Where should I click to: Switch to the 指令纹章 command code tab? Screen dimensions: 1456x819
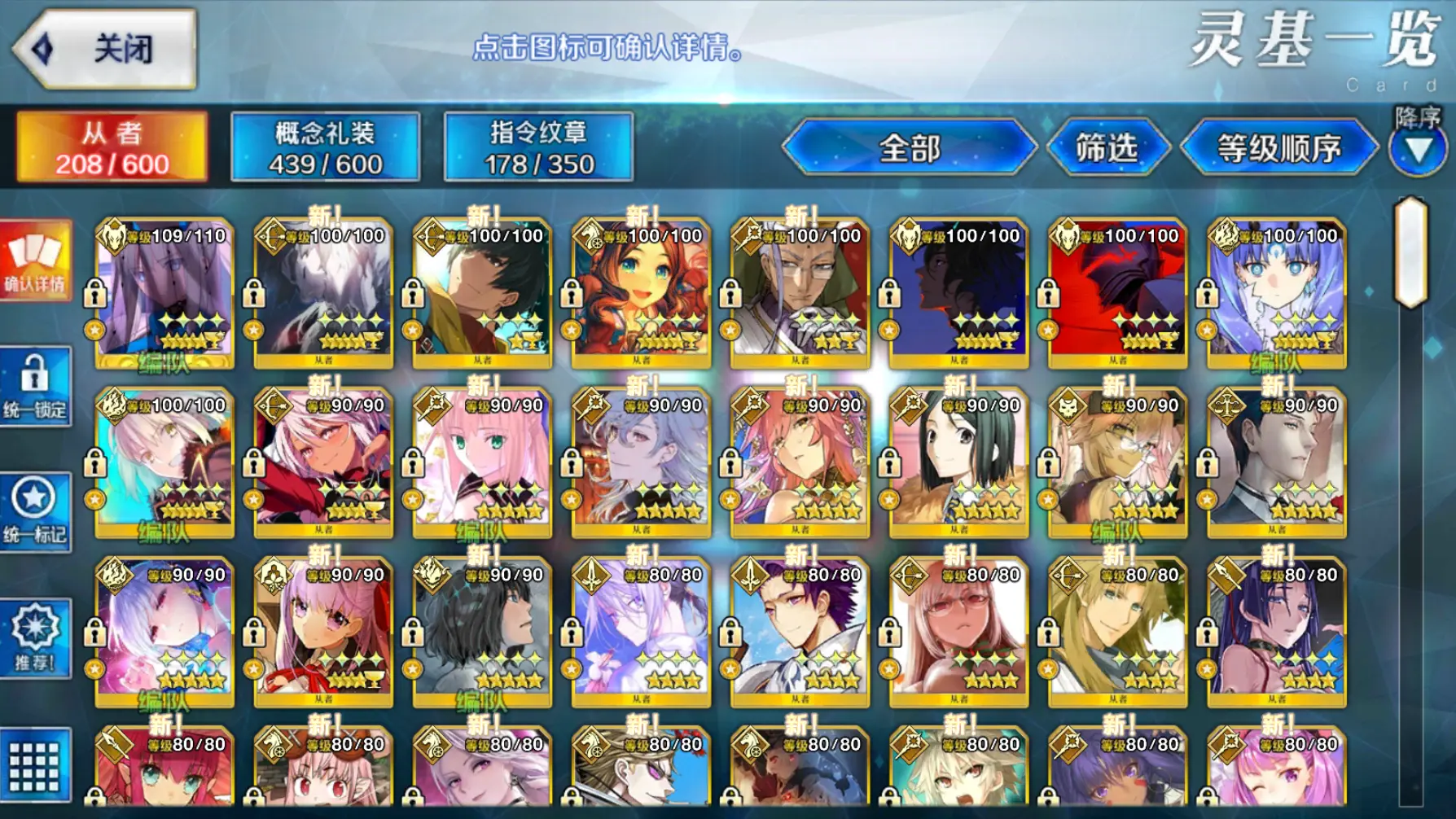538,147
